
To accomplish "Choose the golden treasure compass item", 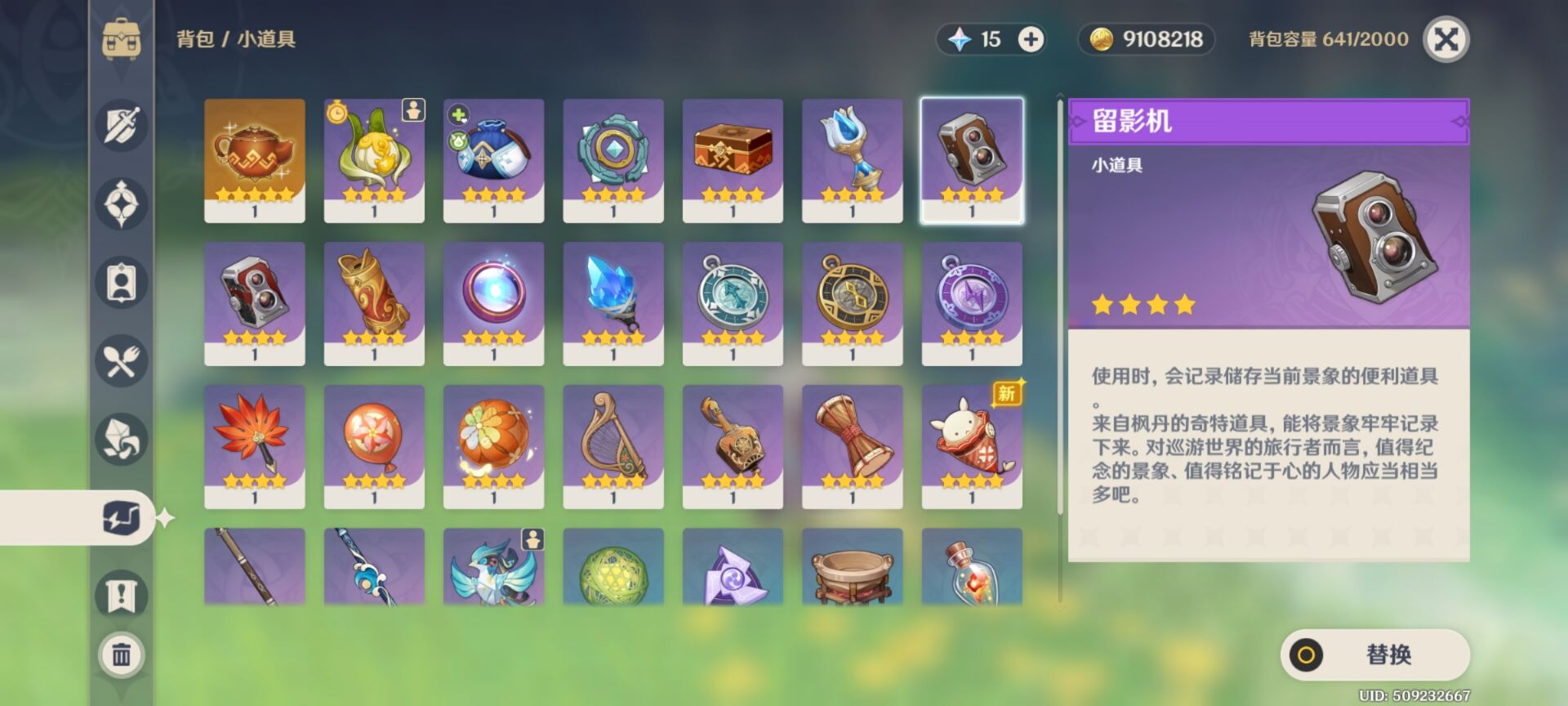I will pos(852,303).
